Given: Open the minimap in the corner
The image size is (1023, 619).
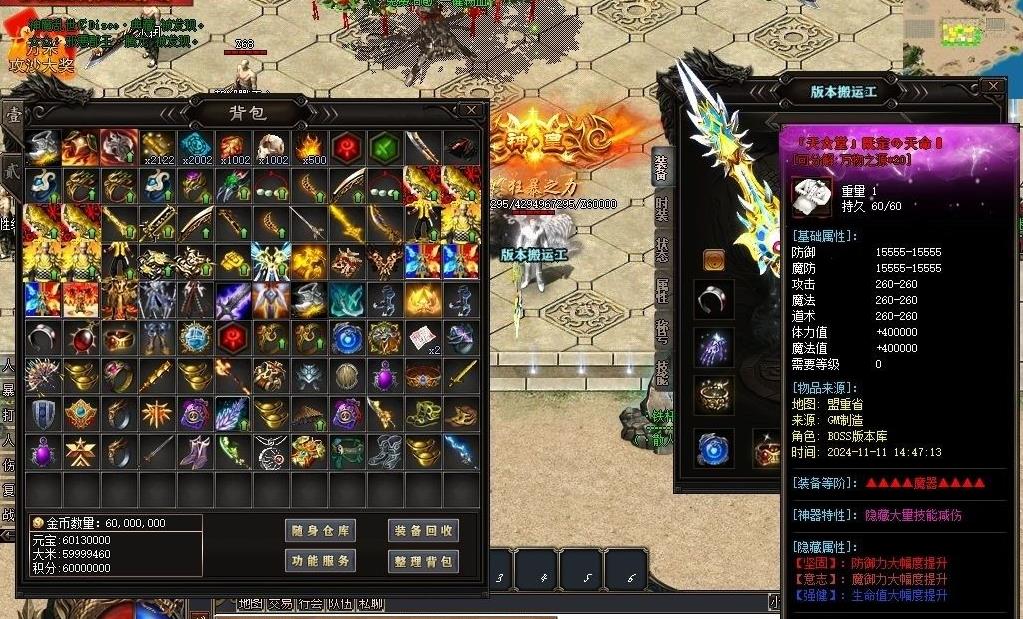Looking at the screenshot, I should click(x=962, y=35).
